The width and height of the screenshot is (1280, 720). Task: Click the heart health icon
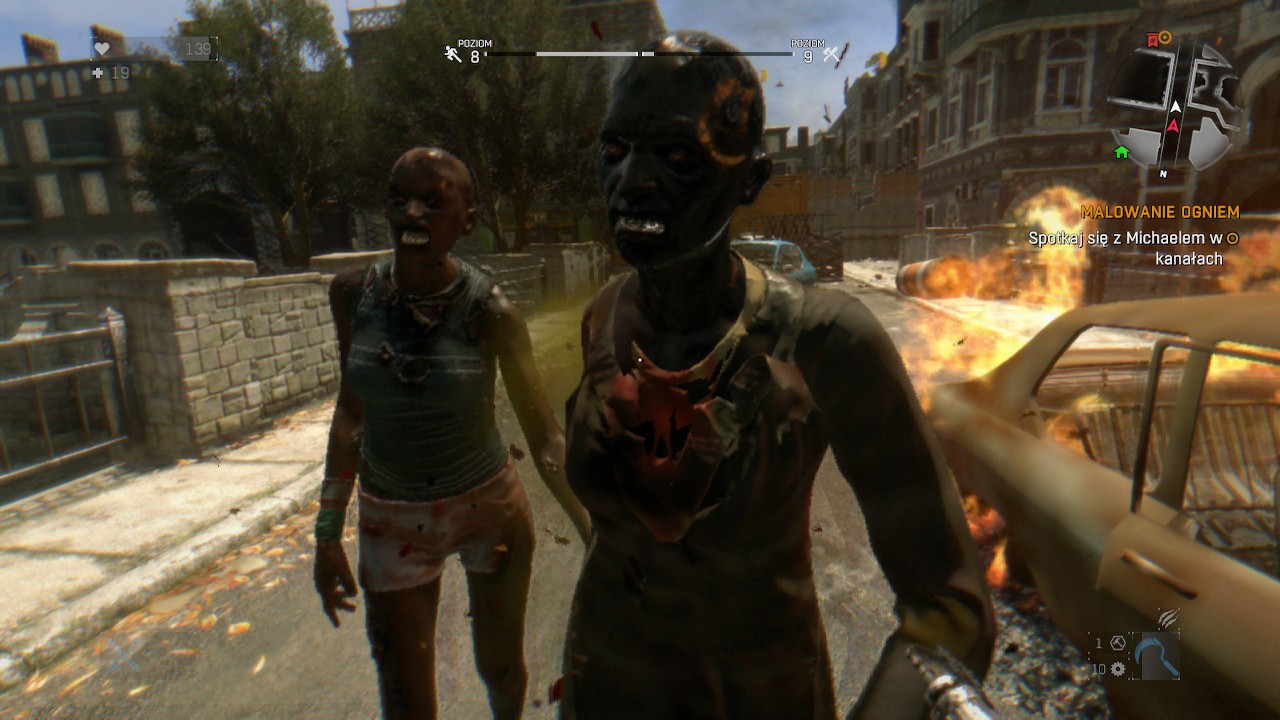click(102, 48)
